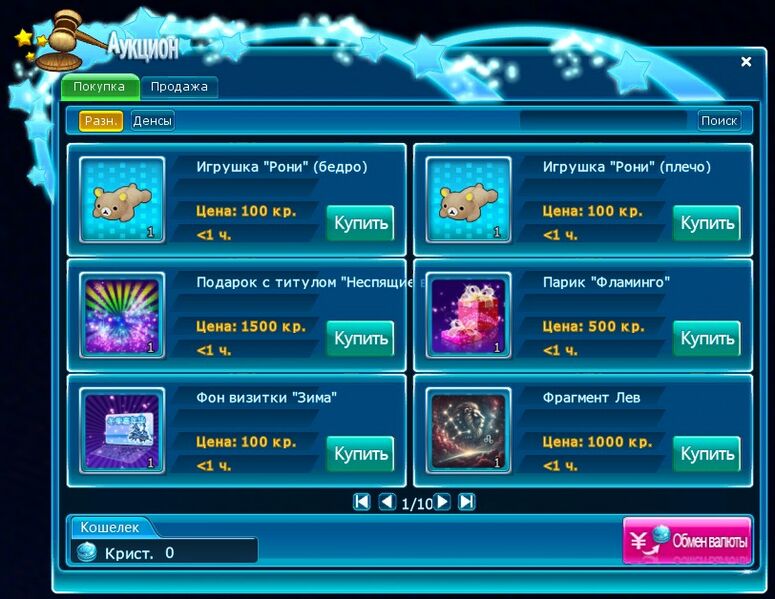Viewport: 775px width, 599px height.
Task: Buy Игрушка "Рони" (бедро)
Action: point(360,223)
